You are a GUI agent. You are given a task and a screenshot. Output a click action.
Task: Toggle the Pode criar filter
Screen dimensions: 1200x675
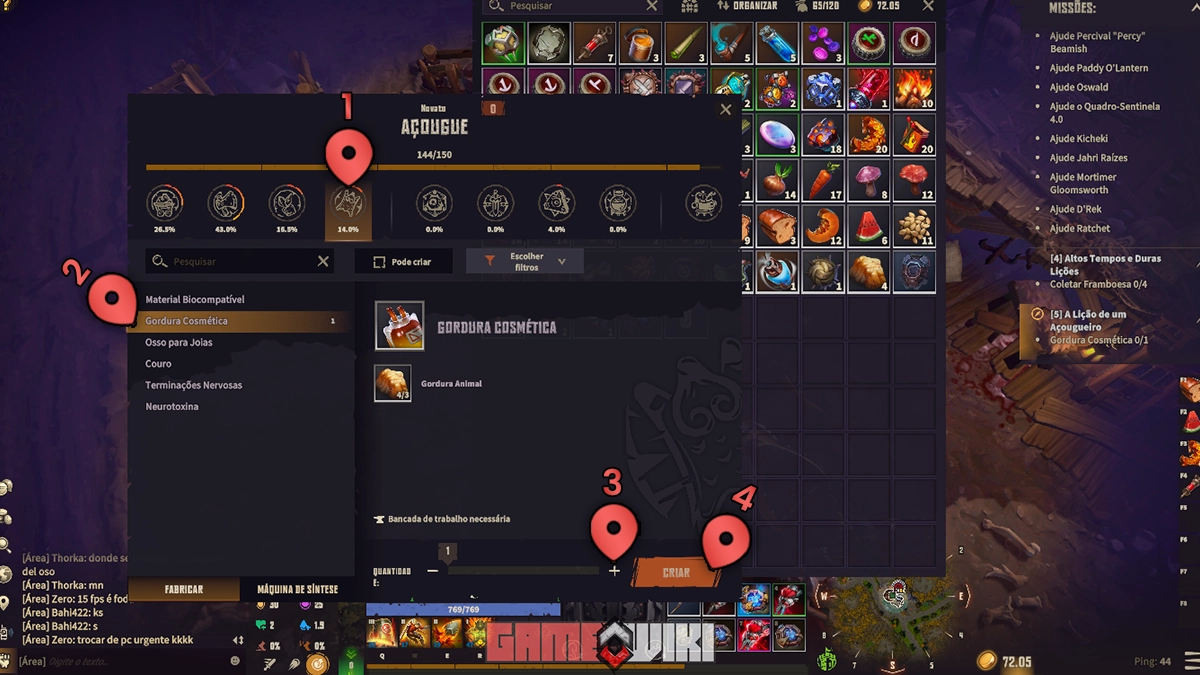tap(402, 262)
